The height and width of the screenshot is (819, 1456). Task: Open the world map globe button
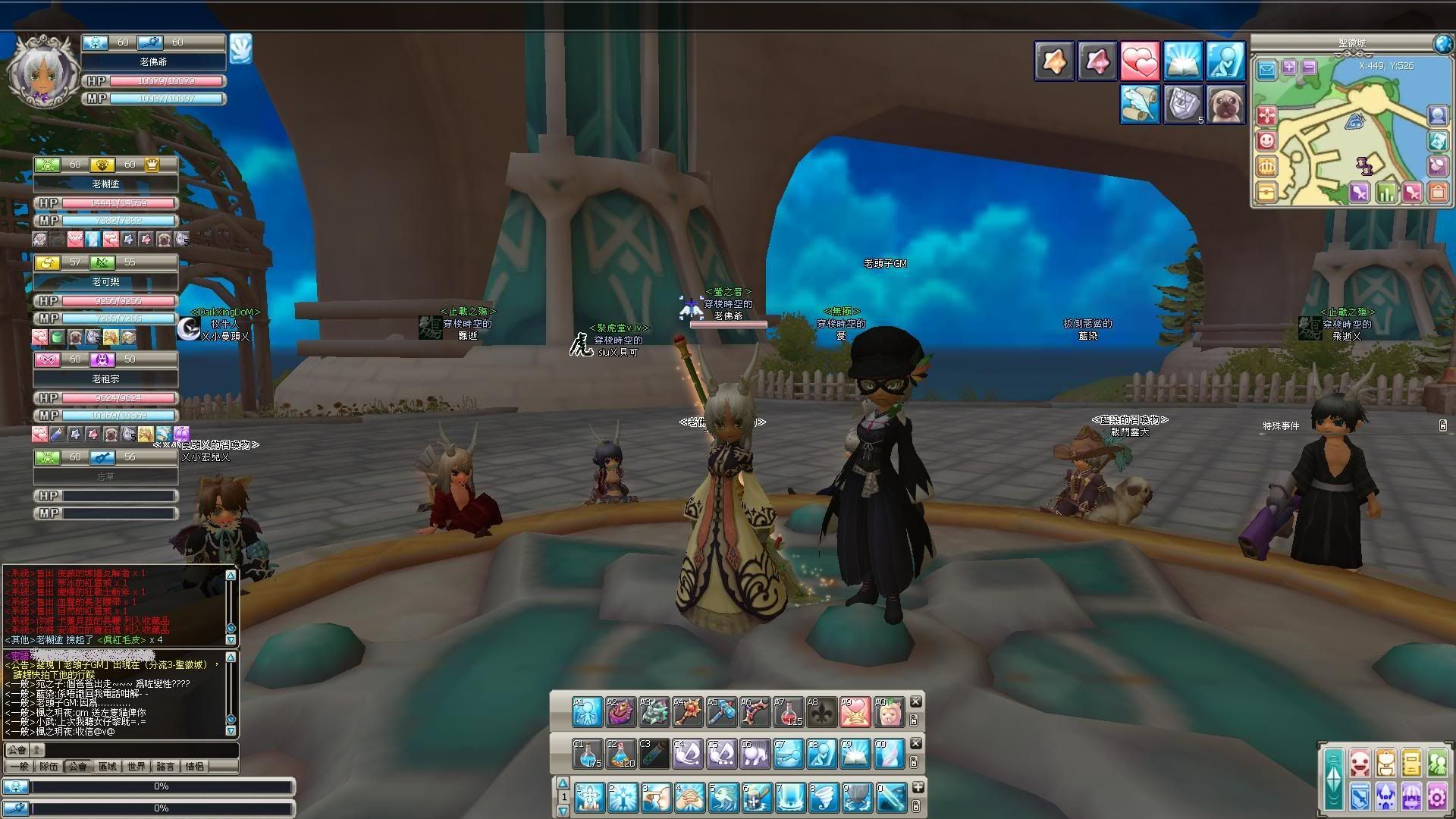coord(1443,43)
